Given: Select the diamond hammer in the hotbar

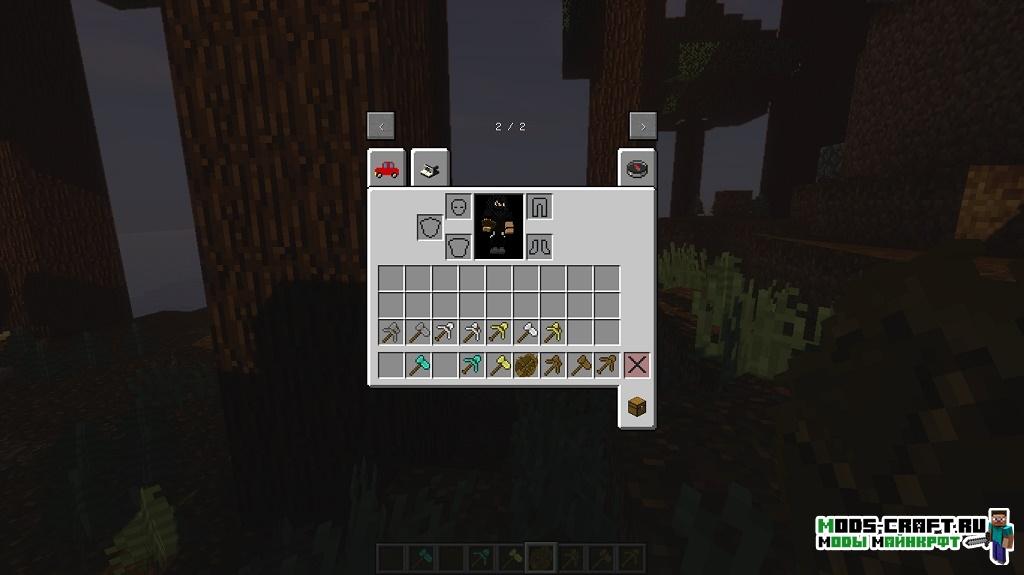Looking at the screenshot, I should (418, 365).
